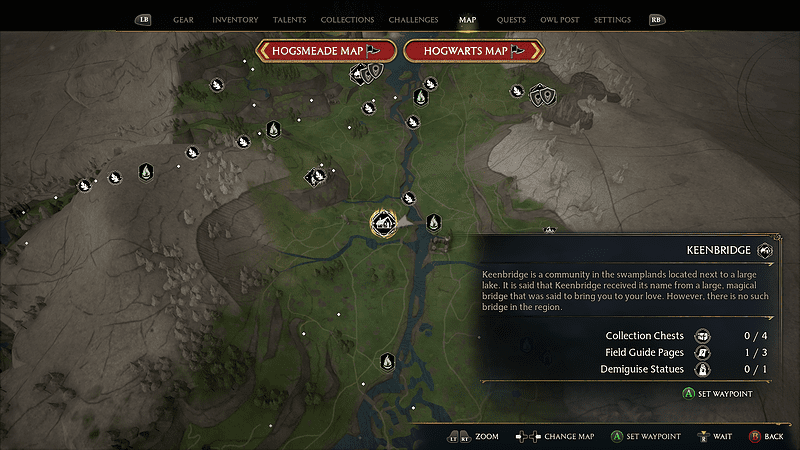Switch to the Inventory tab
The image size is (800, 450).
[236, 19]
